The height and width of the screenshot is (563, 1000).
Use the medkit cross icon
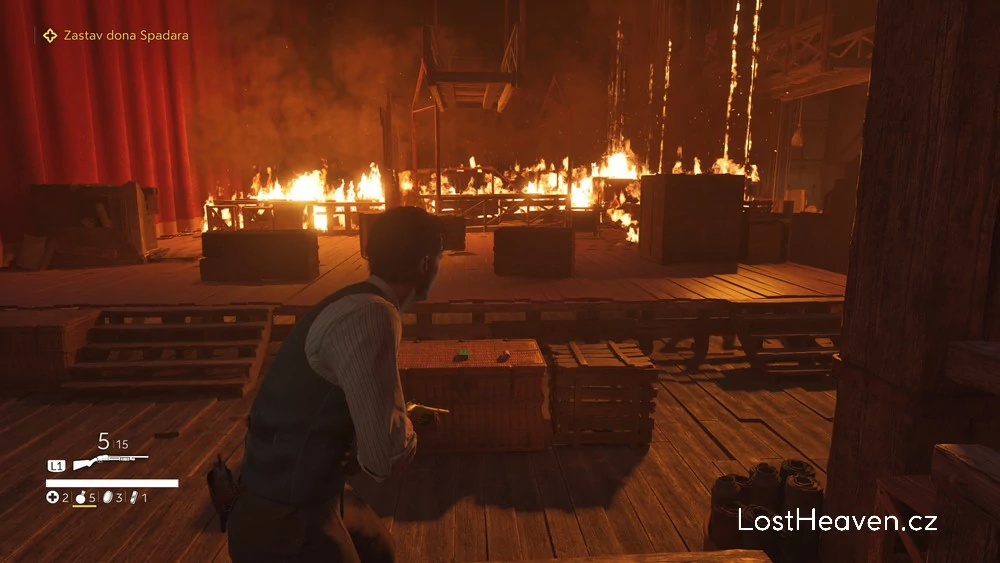[x=52, y=497]
